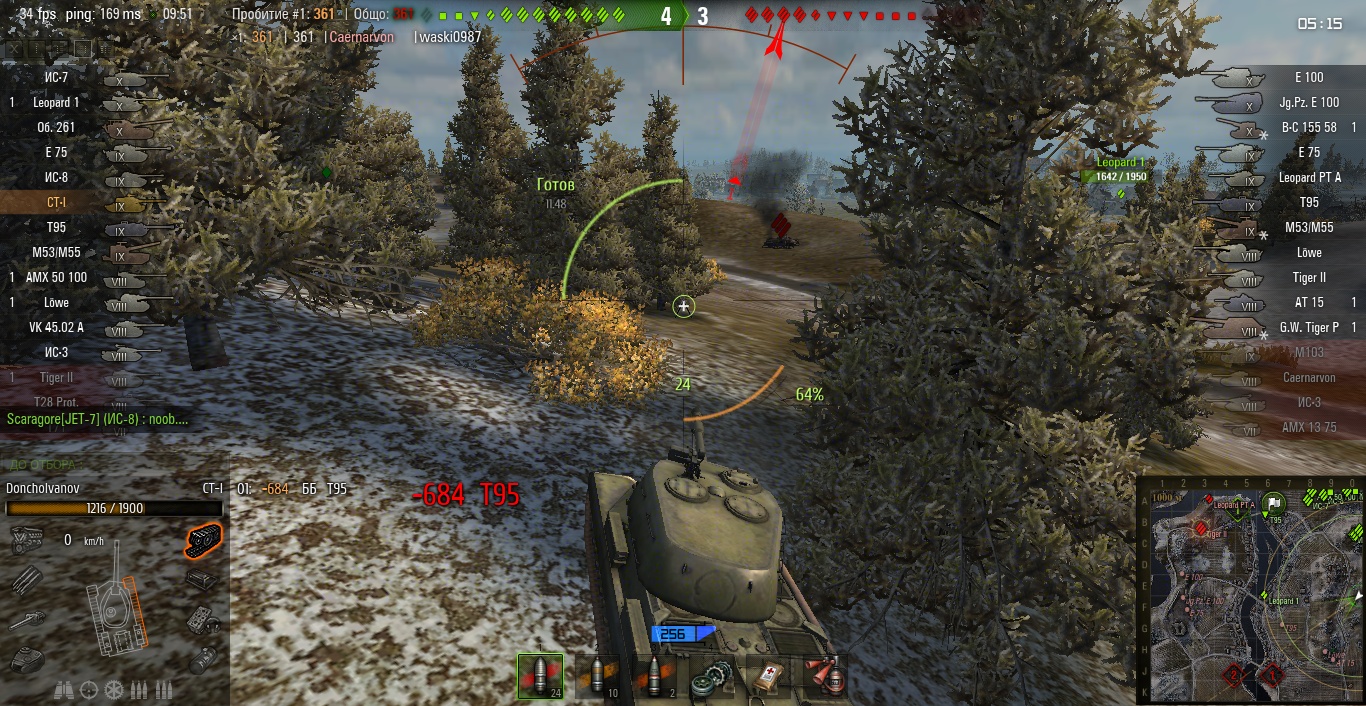Click the Scaragore chat message

[x=97, y=419]
